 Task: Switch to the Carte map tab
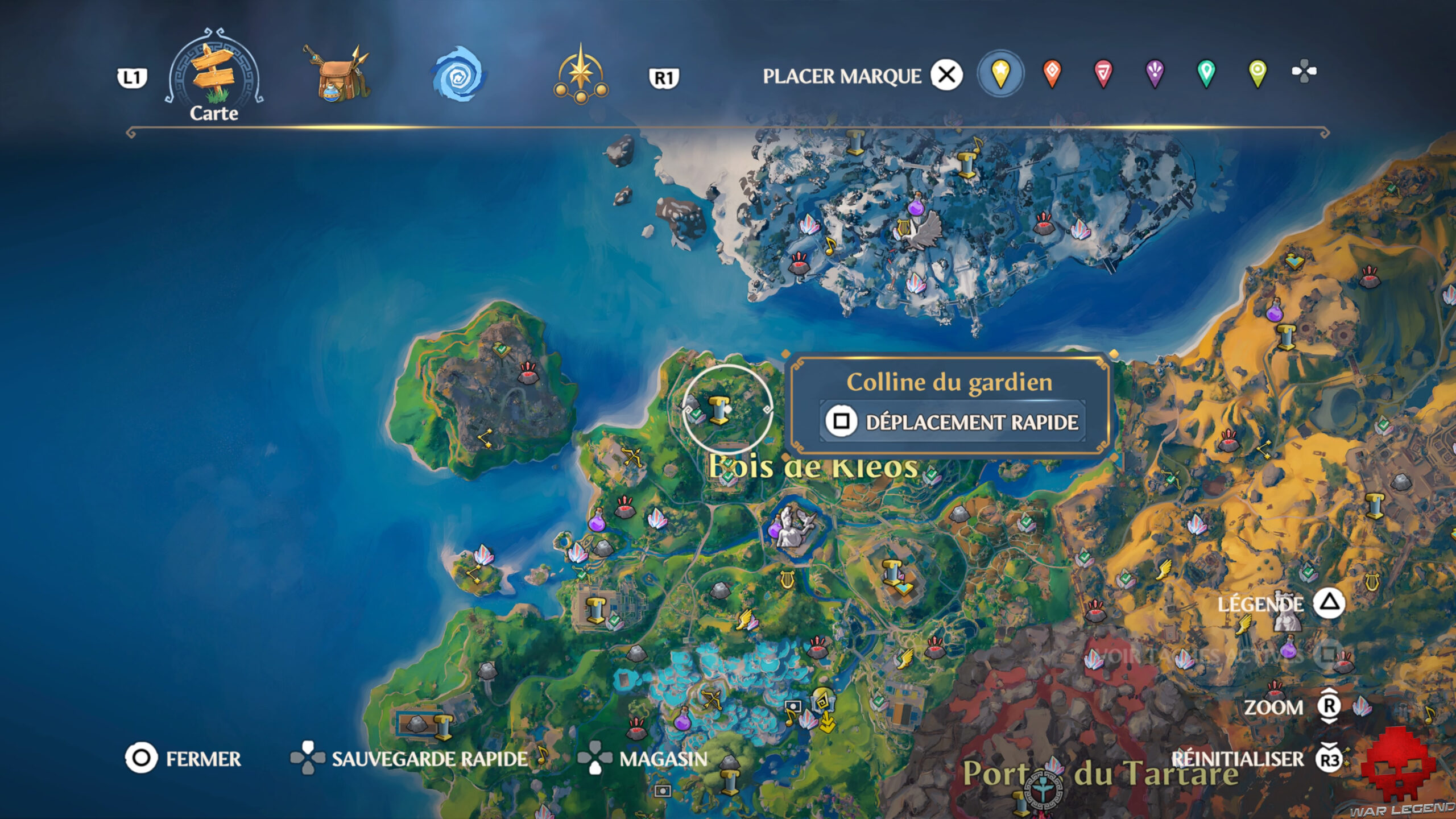click(214, 77)
